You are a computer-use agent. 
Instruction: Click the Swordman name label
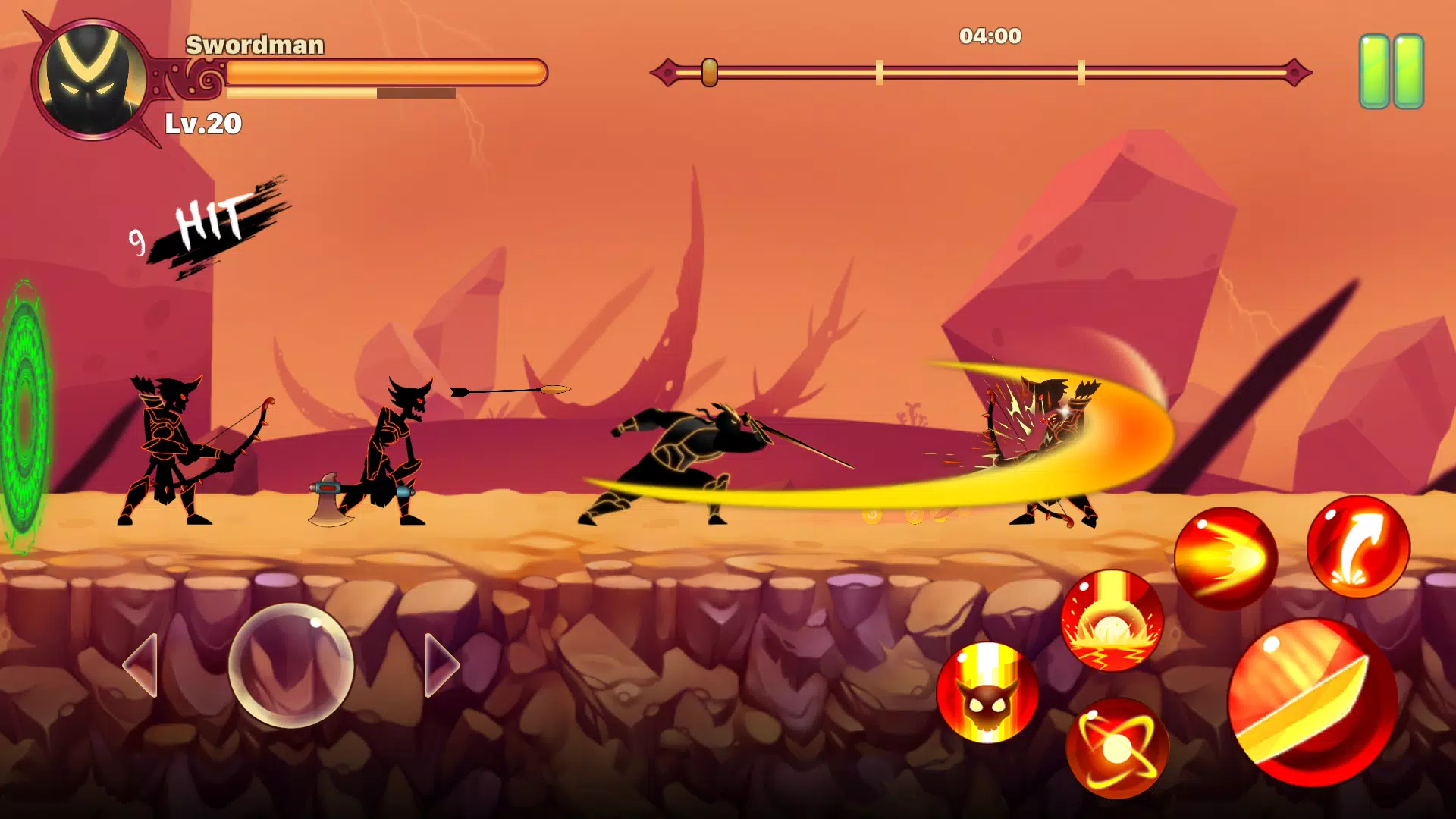[x=256, y=45]
